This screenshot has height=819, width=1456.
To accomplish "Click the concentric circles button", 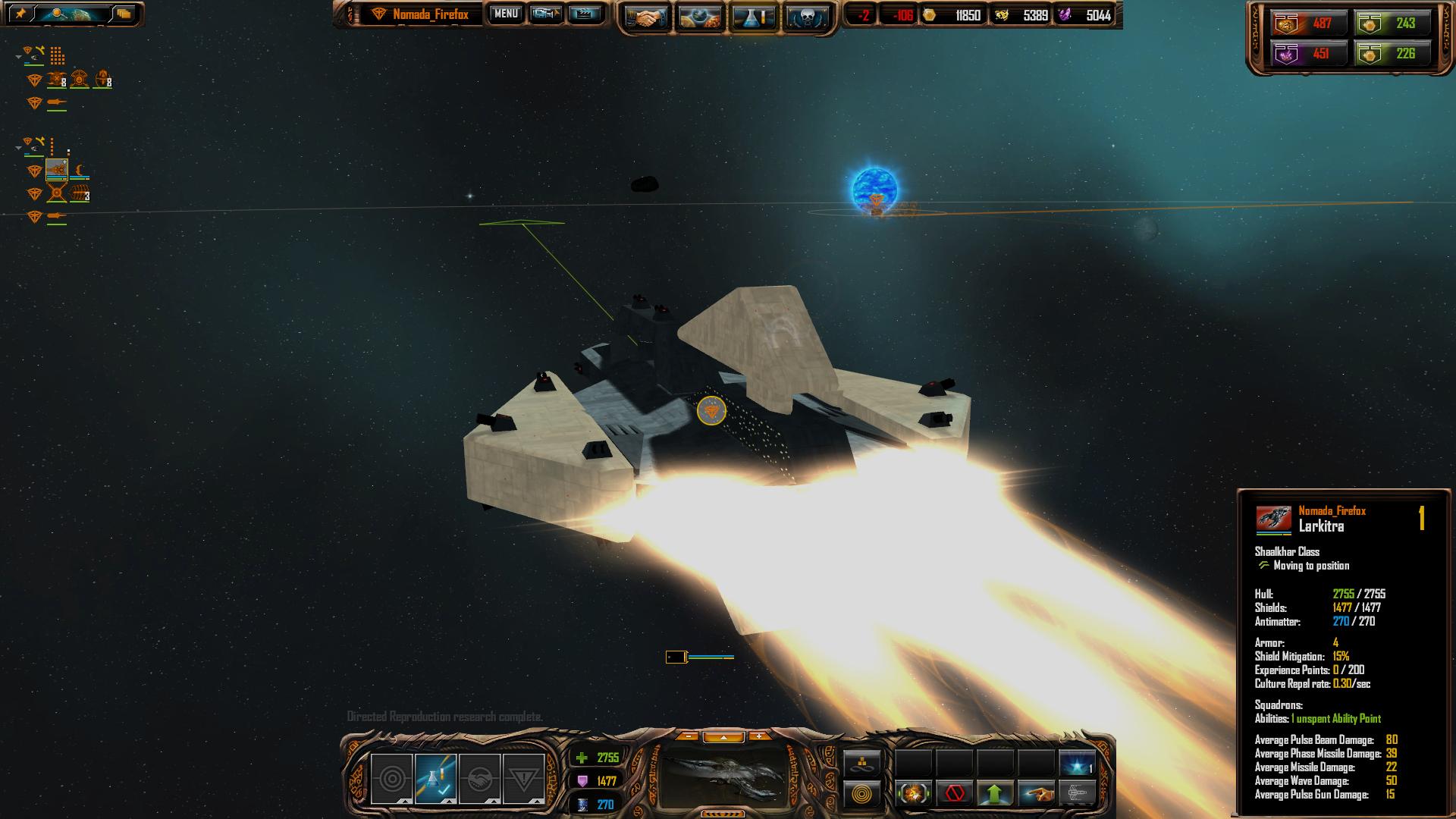I will [862, 795].
